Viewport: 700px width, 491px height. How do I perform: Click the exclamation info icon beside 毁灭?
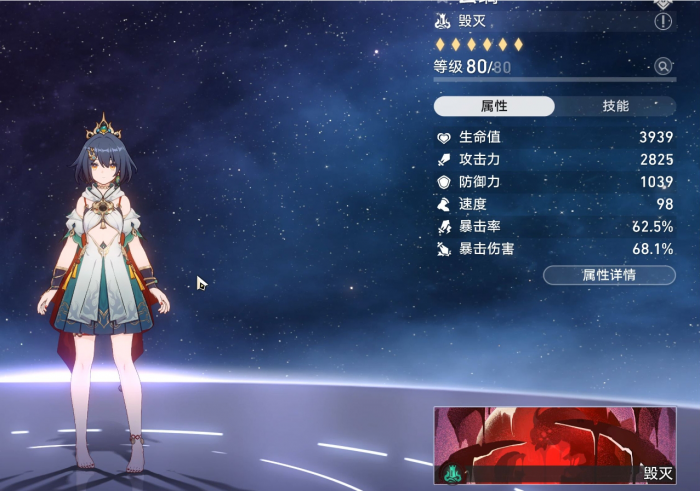[662, 22]
